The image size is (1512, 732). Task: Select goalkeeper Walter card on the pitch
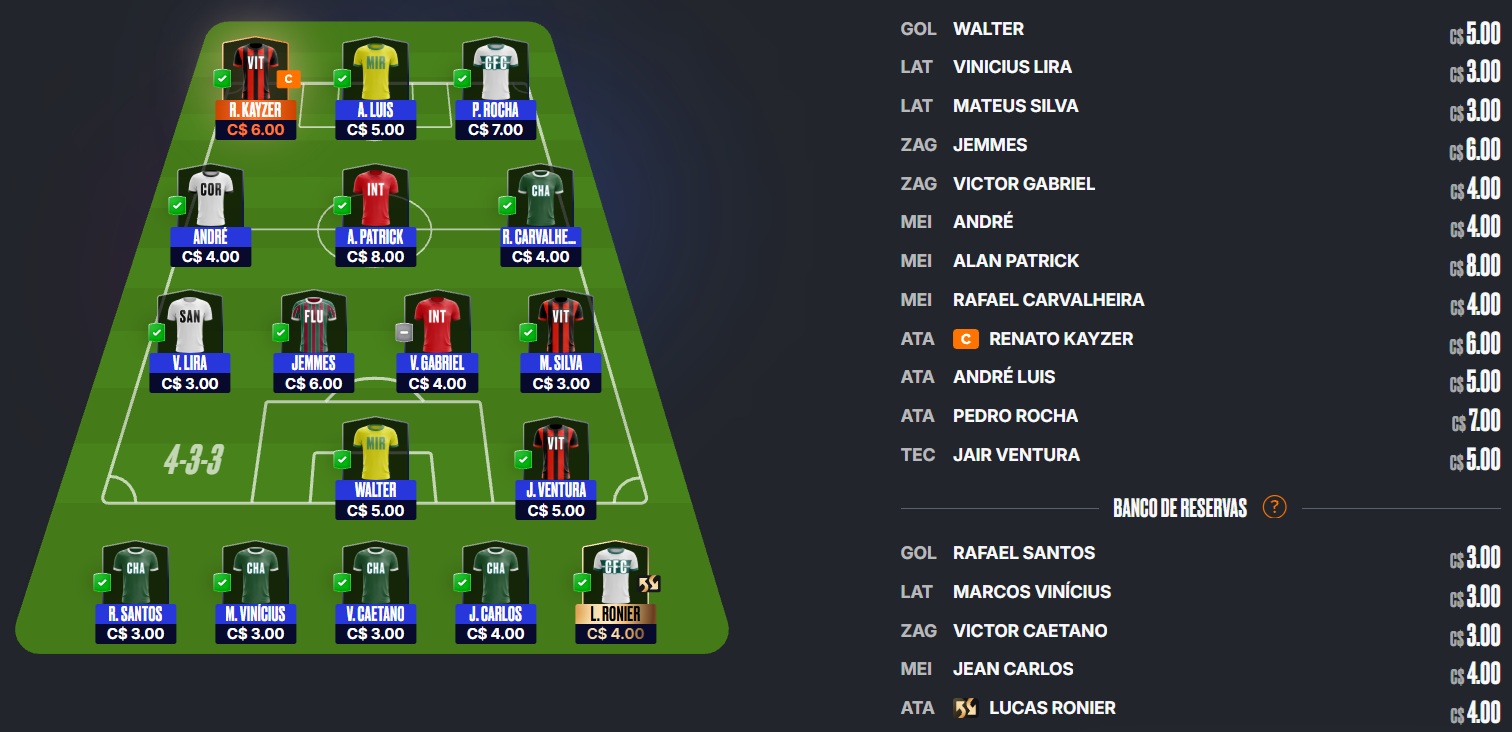pos(375,468)
